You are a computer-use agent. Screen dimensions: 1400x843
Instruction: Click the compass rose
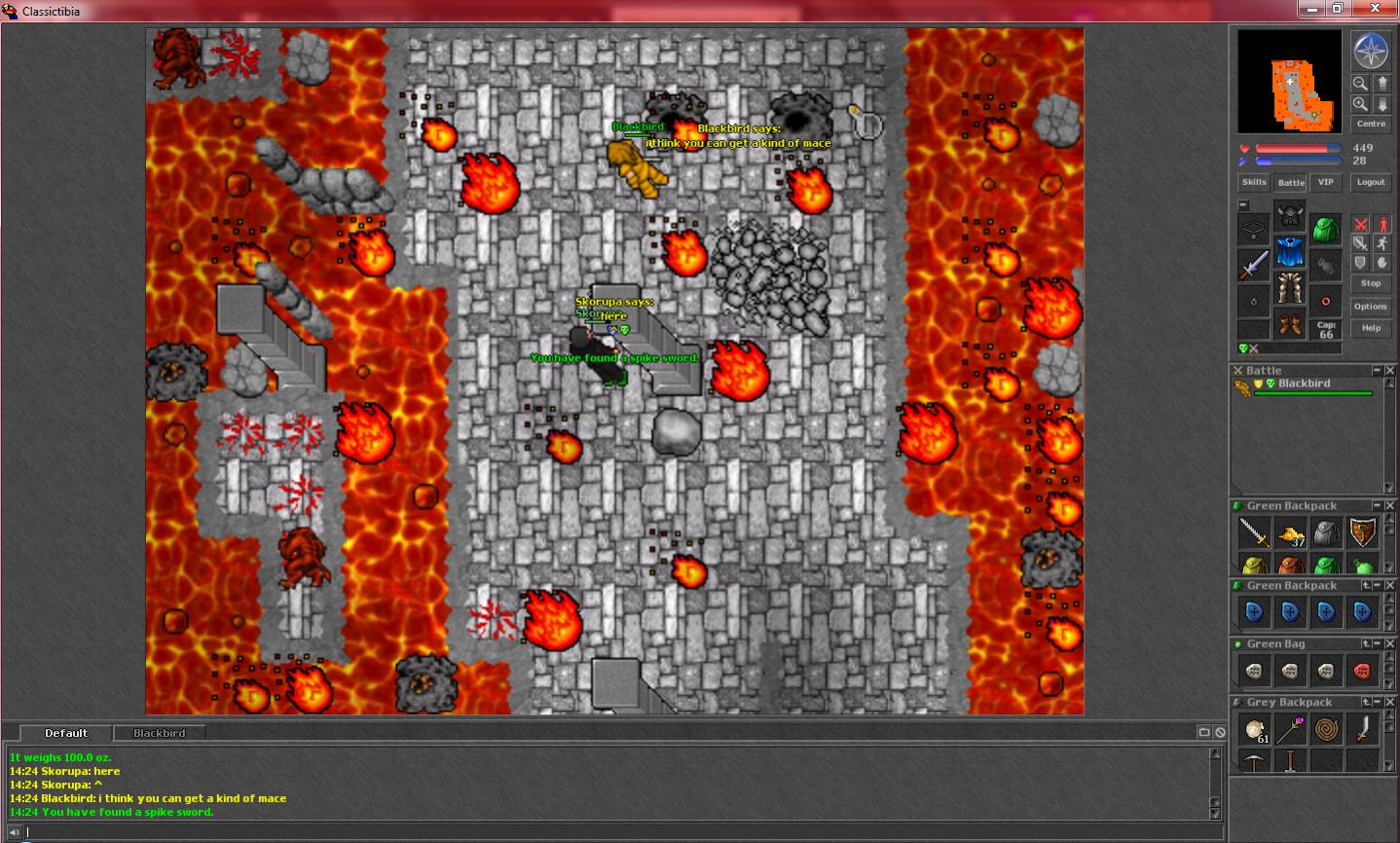tap(1370, 52)
